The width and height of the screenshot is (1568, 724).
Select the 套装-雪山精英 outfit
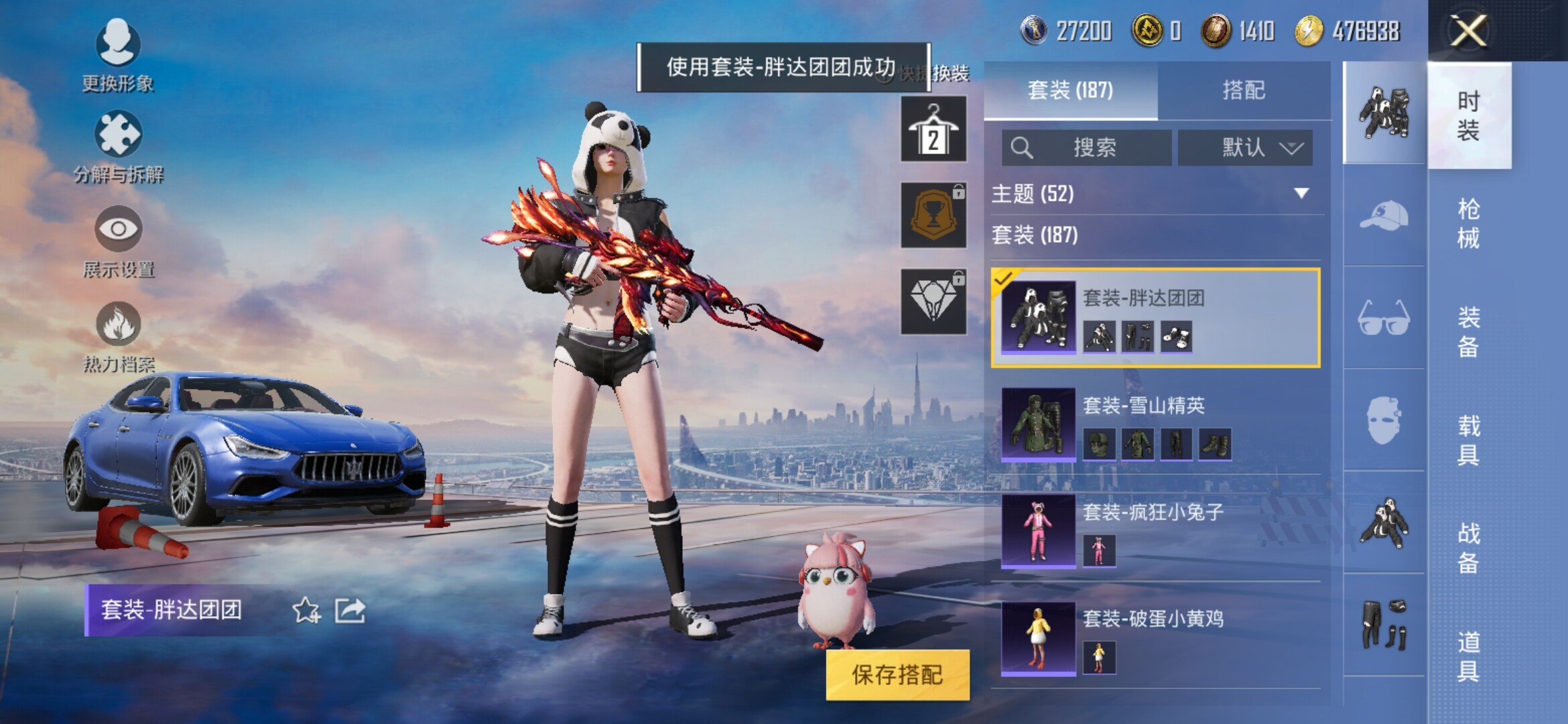(x=1156, y=424)
